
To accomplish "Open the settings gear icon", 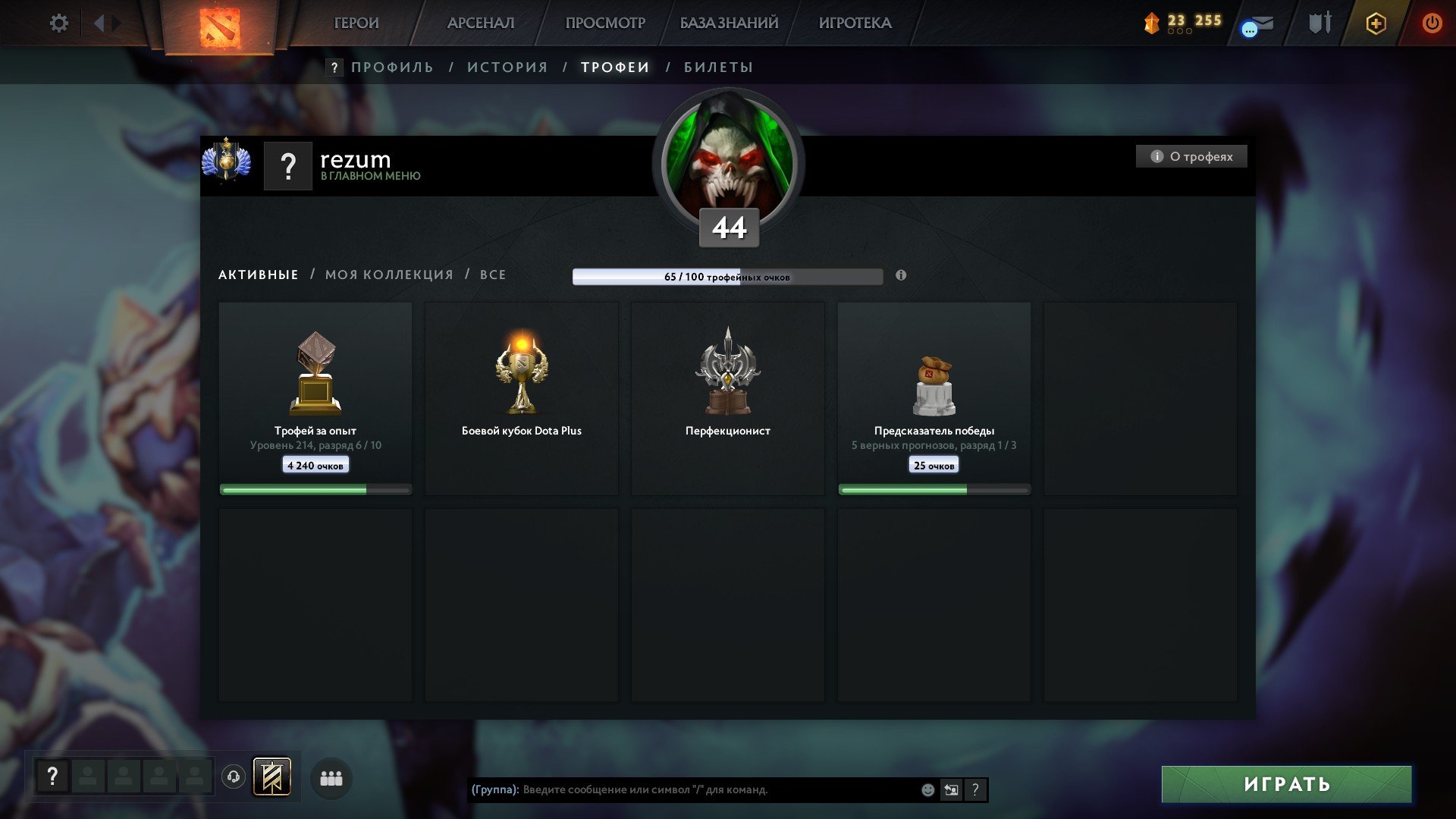I will coord(58,24).
